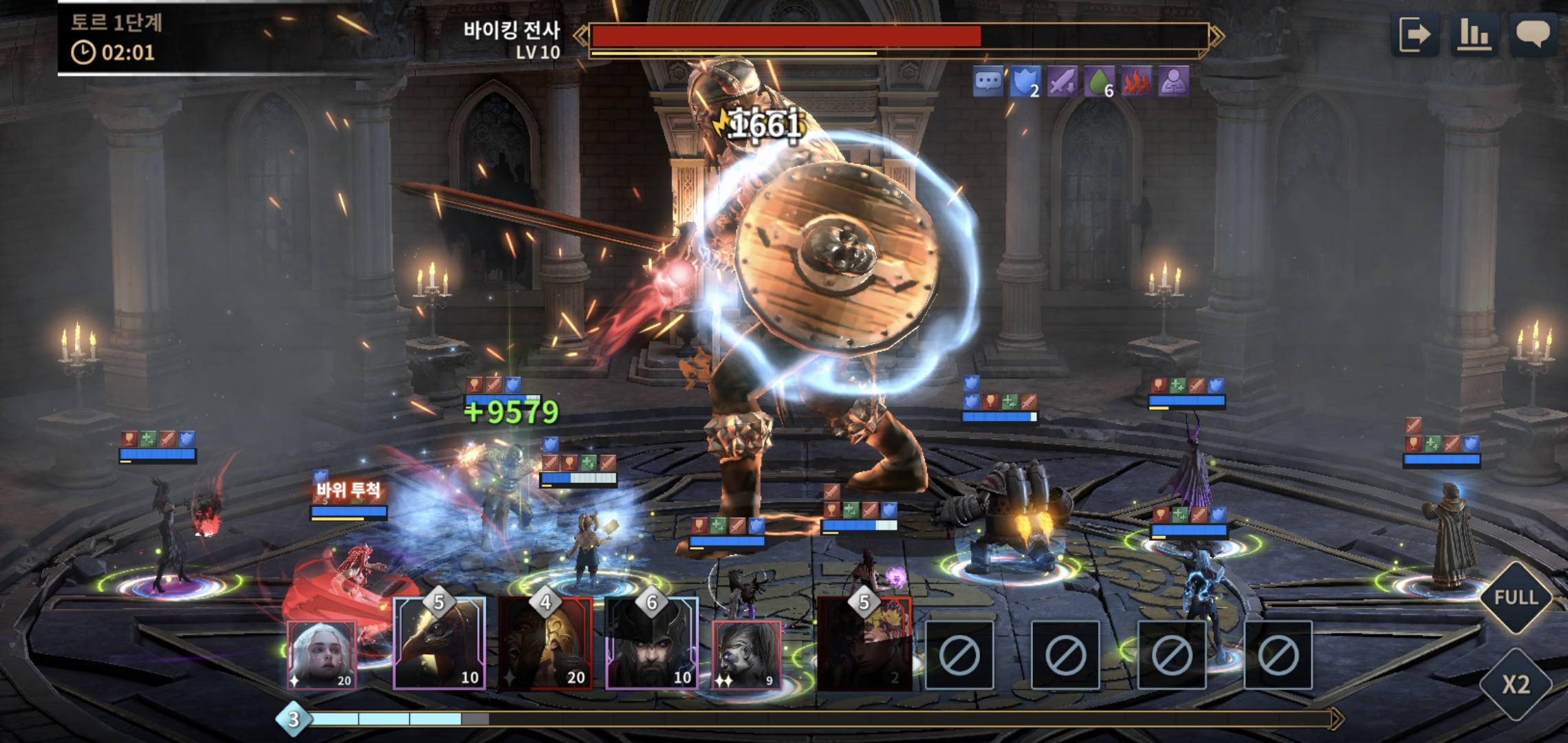Pick the grey-faced hero card
The width and height of the screenshot is (1568, 743).
[x=746, y=654]
